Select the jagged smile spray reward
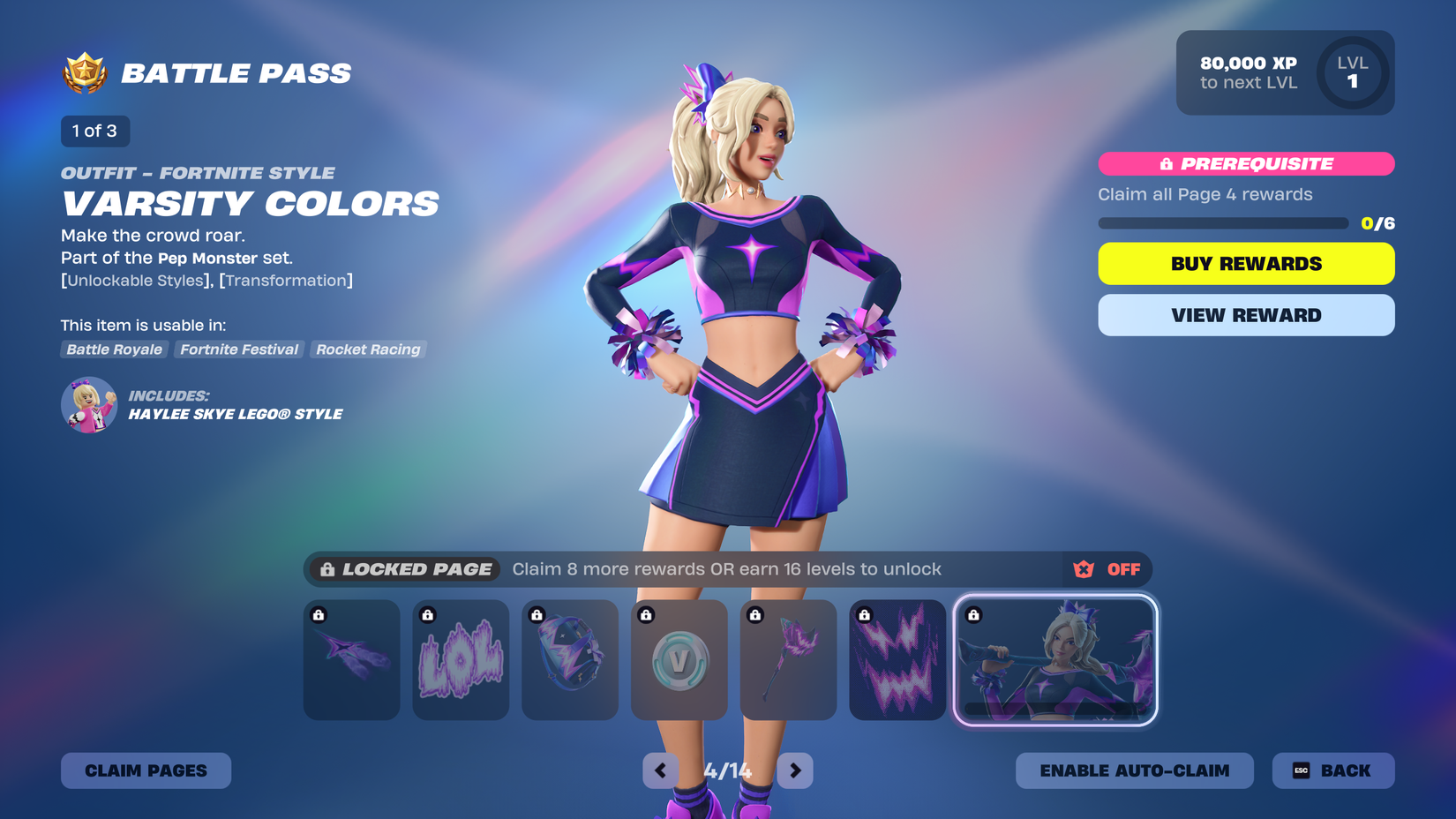The width and height of the screenshot is (1456, 819). 897,659
